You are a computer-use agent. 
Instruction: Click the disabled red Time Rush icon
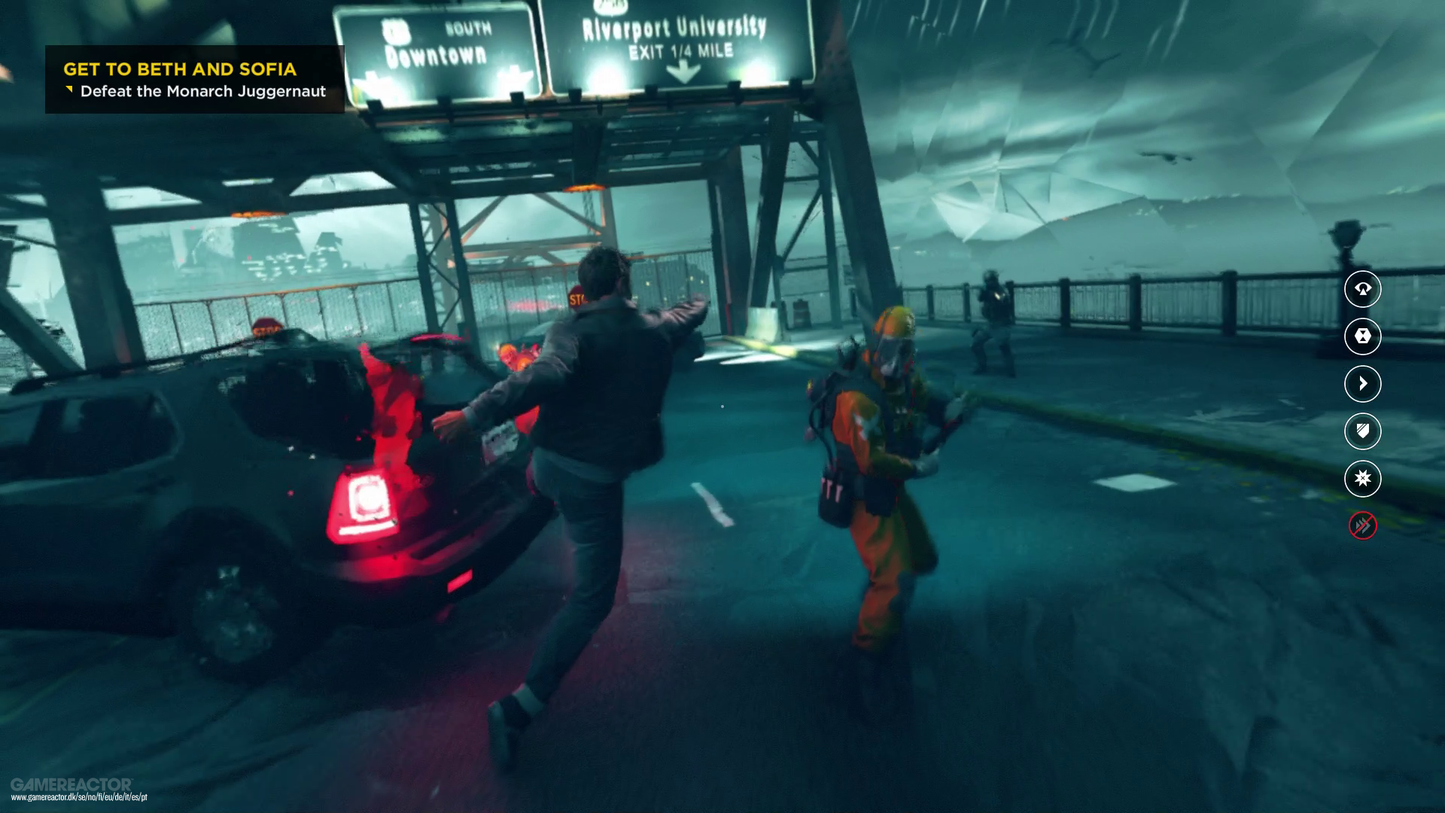click(1362, 525)
